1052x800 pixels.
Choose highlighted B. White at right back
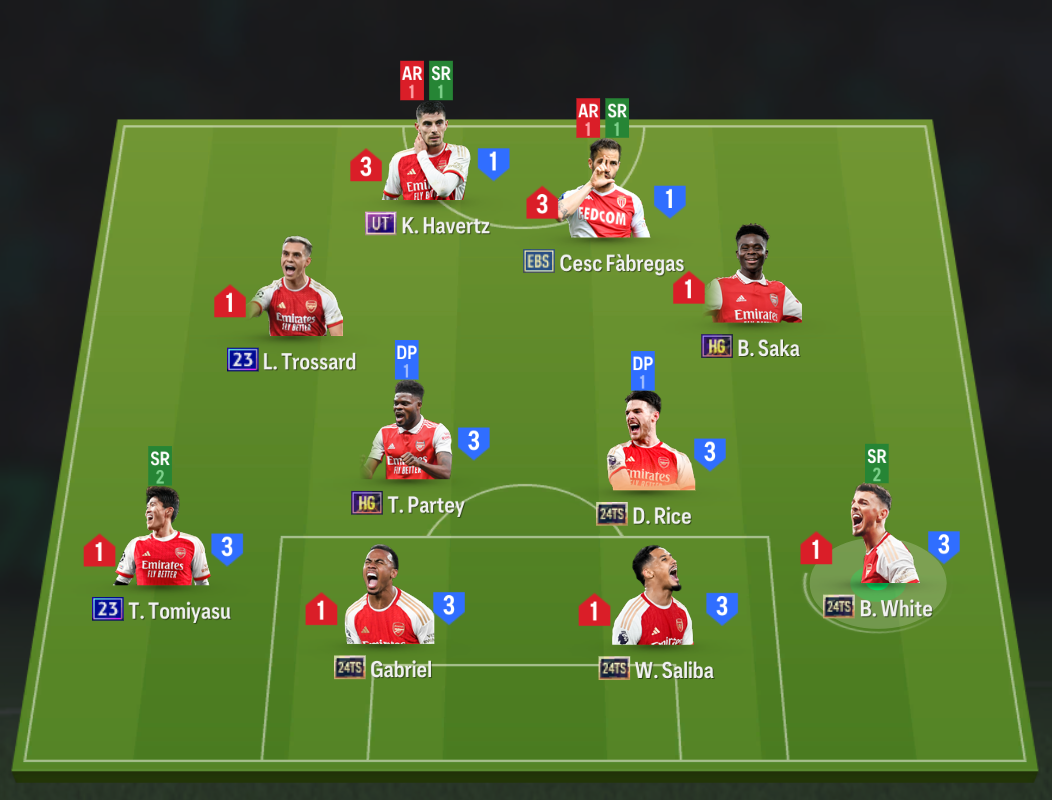tap(877, 542)
